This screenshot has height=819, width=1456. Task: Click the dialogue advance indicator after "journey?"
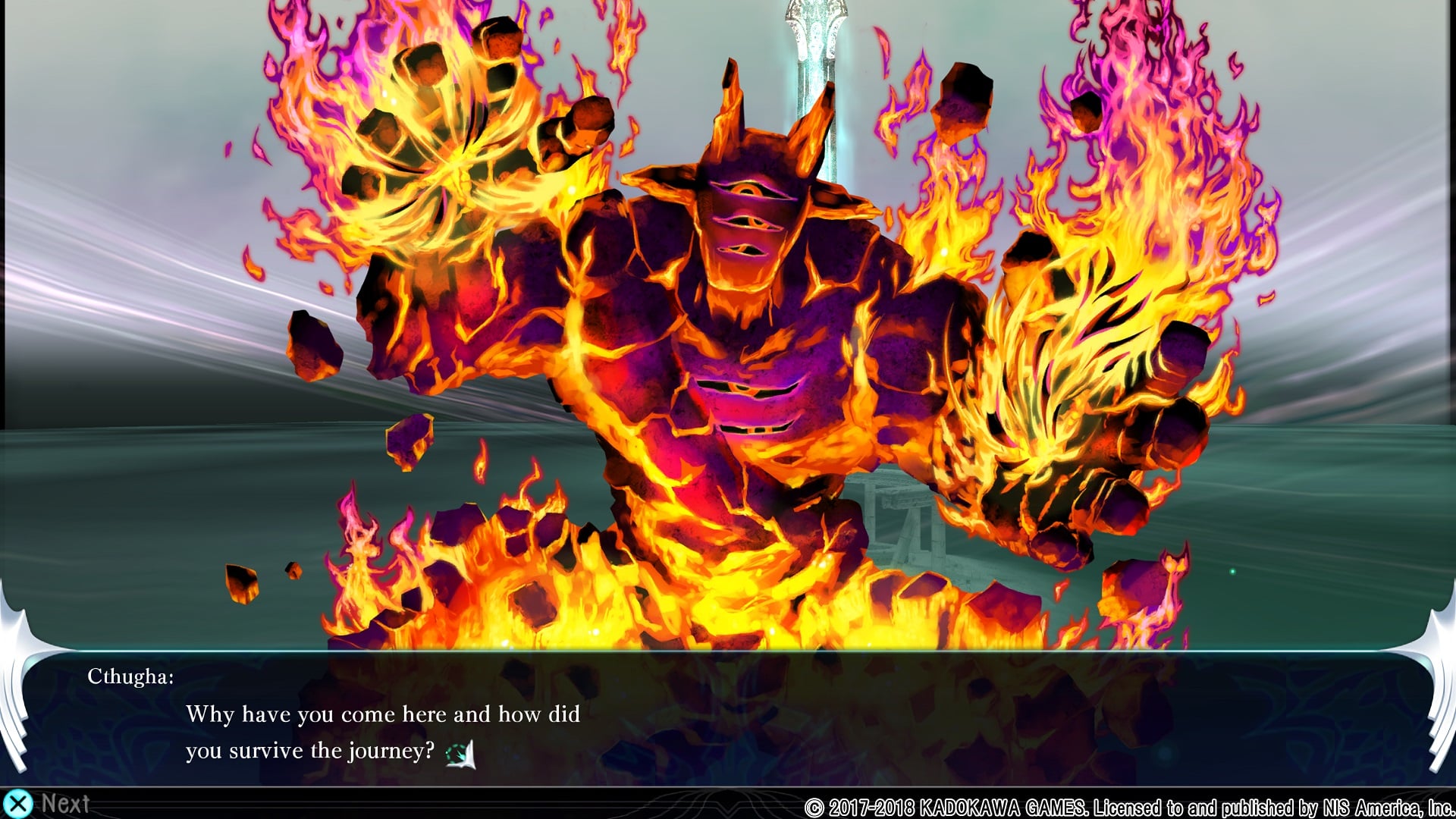pos(460,754)
